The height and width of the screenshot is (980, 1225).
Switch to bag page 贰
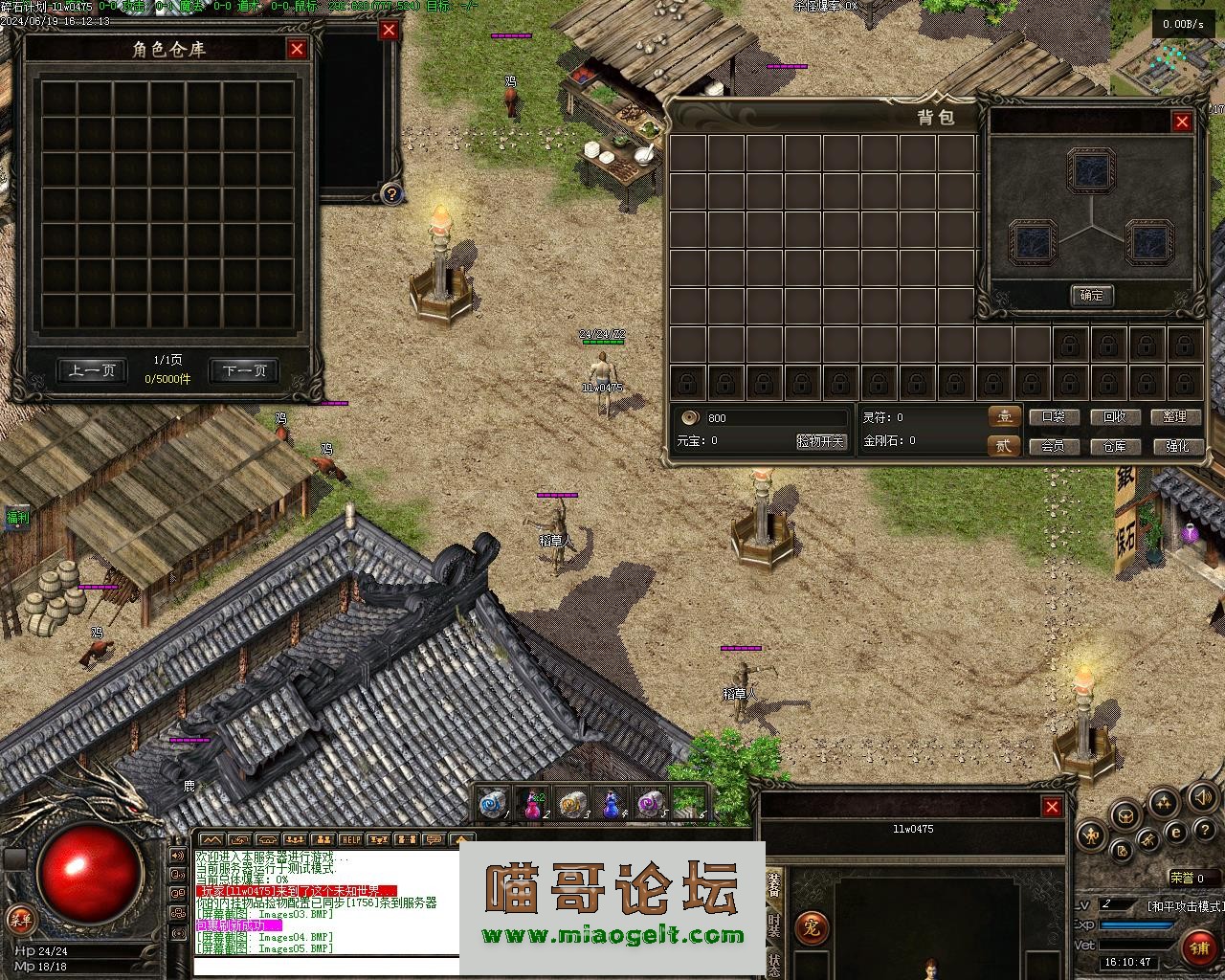pyautogui.click(x=1003, y=446)
